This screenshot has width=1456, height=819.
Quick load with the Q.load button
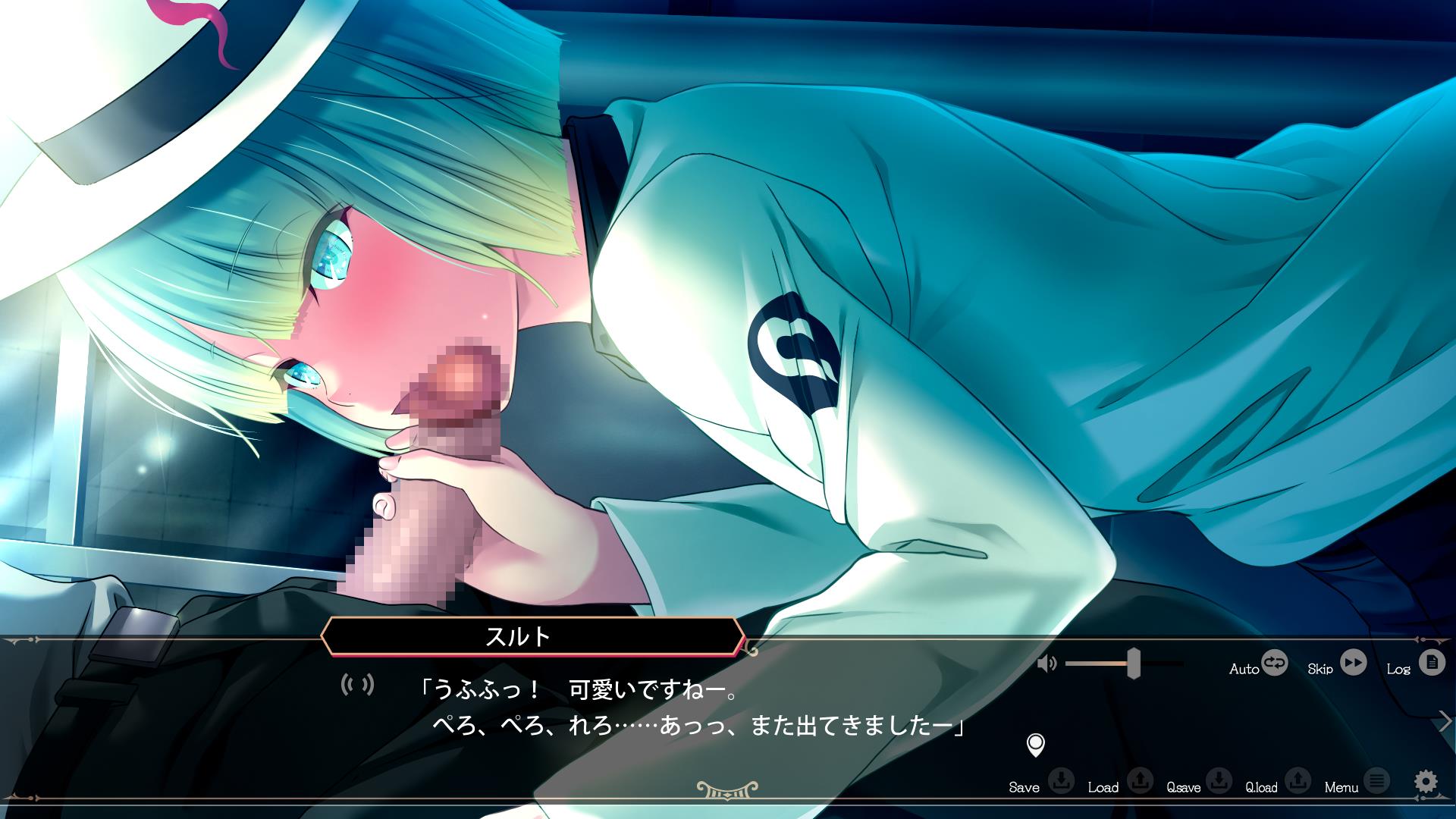(1298, 780)
